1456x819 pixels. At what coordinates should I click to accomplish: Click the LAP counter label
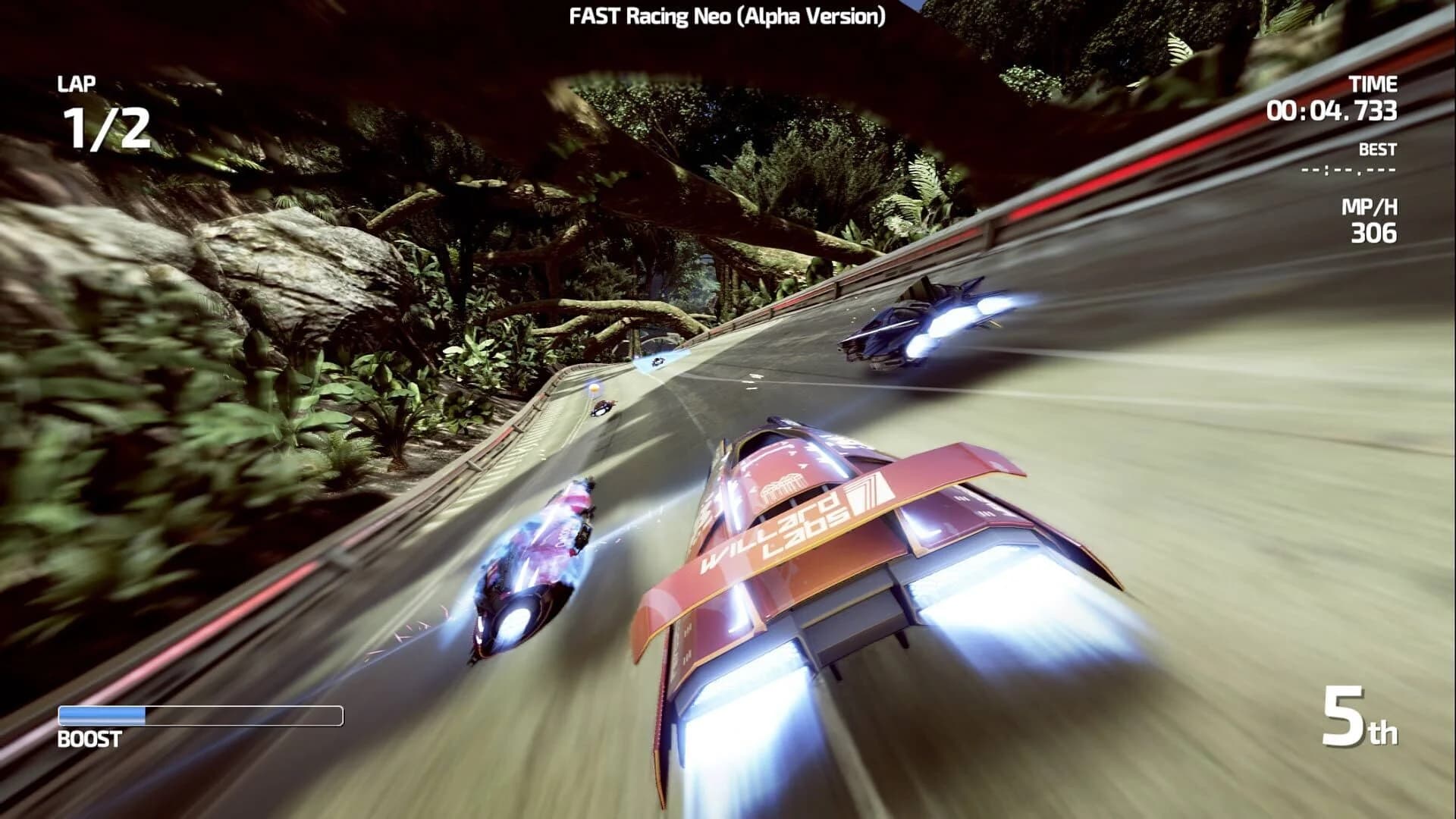pos(76,84)
